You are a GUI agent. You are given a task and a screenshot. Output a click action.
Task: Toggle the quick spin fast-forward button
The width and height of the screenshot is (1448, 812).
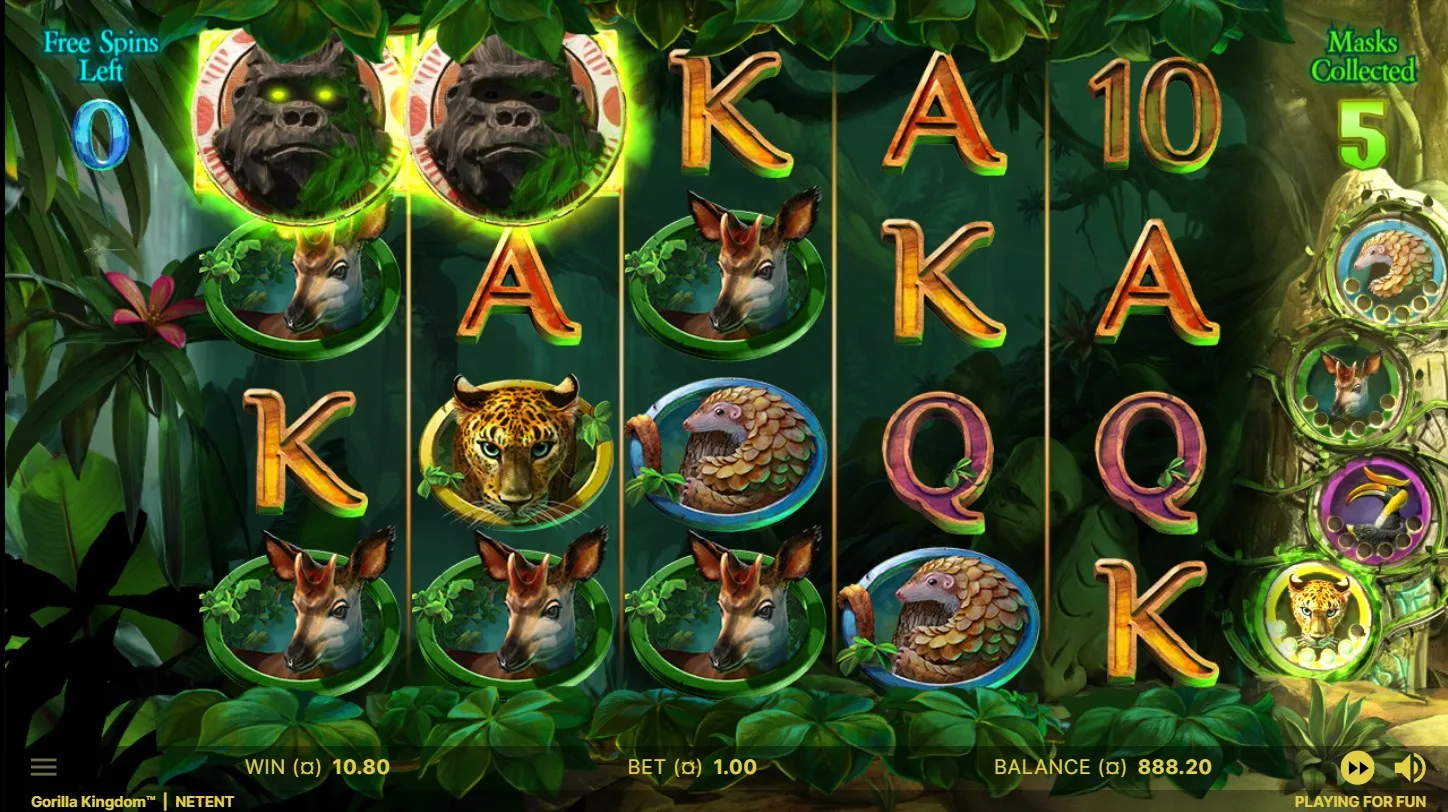1357,768
